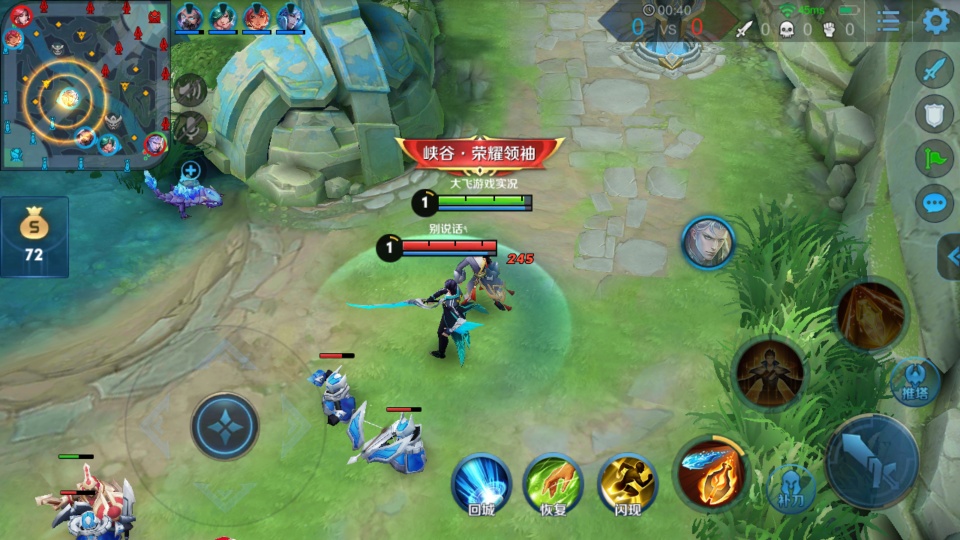Cast the flaming blade first skill
The width and height of the screenshot is (960, 540).
point(711,470)
